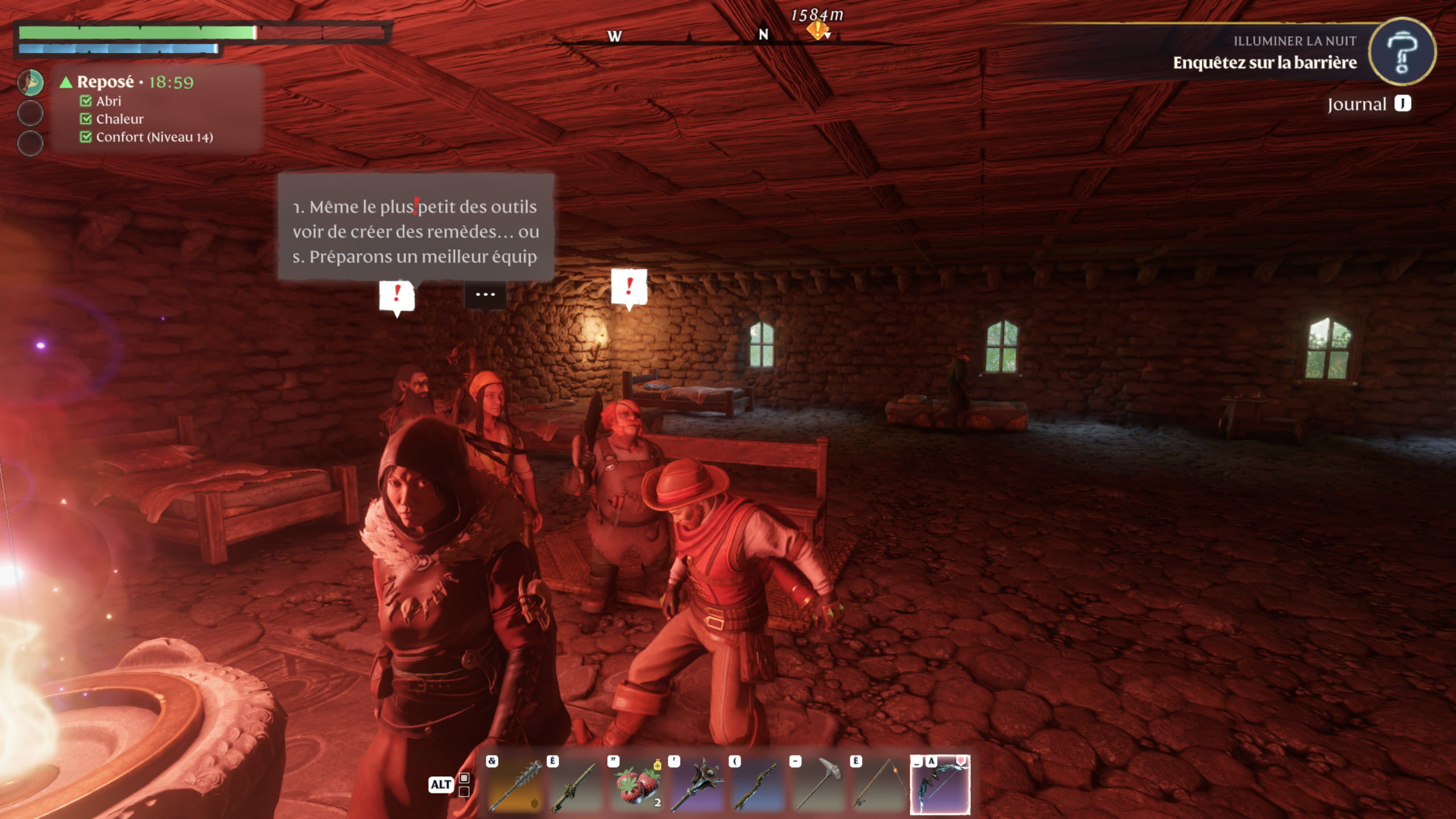Click the Enquêtez sur la barrière objective

1264,63
